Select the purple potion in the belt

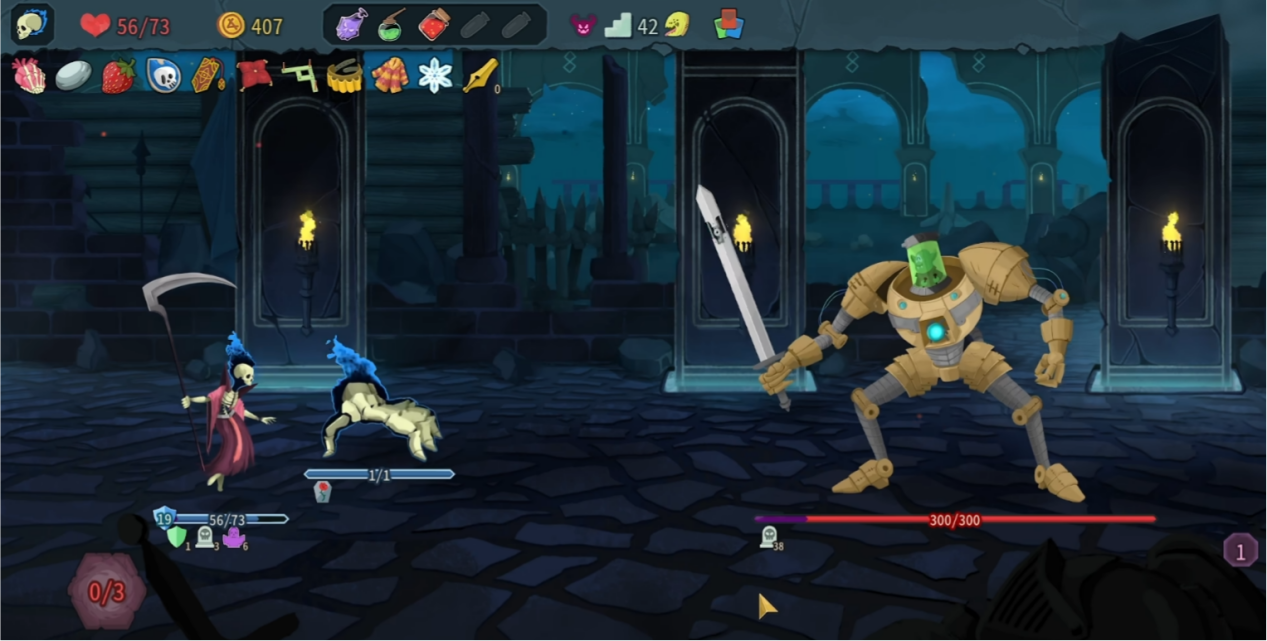pyautogui.click(x=352, y=25)
